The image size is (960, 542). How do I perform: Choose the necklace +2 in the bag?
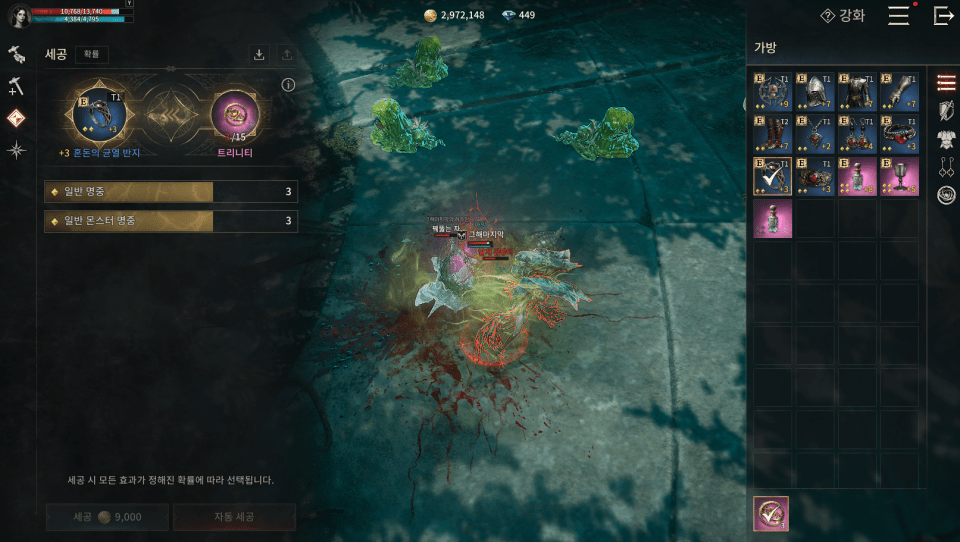816,134
